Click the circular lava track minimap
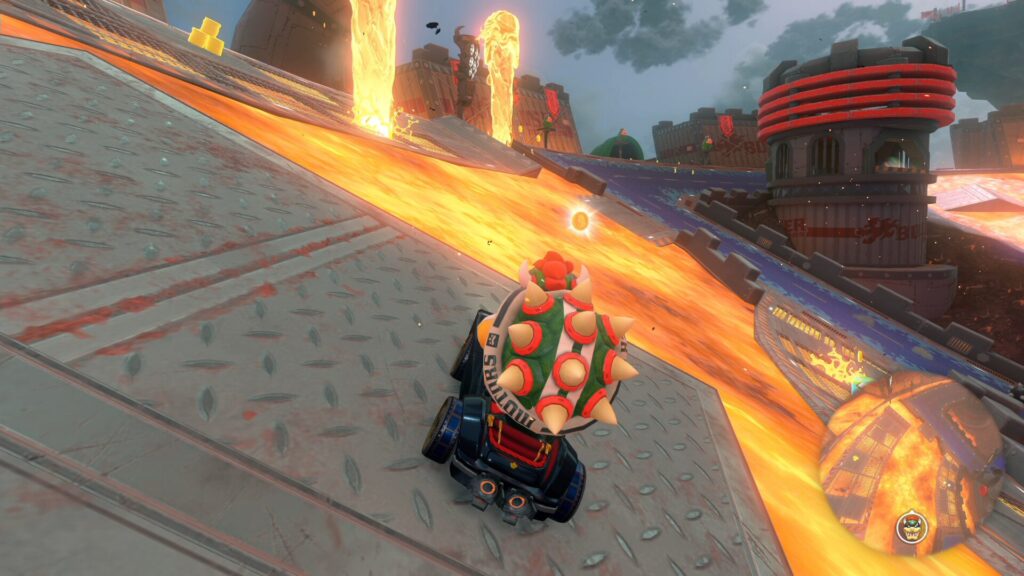Image resolution: width=1024 pixels, height=576 pixels. coord(909,460)
